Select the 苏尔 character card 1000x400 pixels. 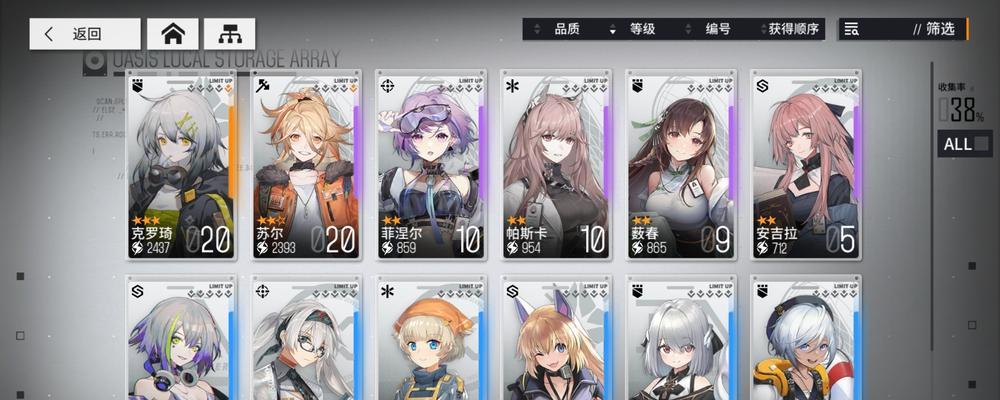click(x=306, y=165)
